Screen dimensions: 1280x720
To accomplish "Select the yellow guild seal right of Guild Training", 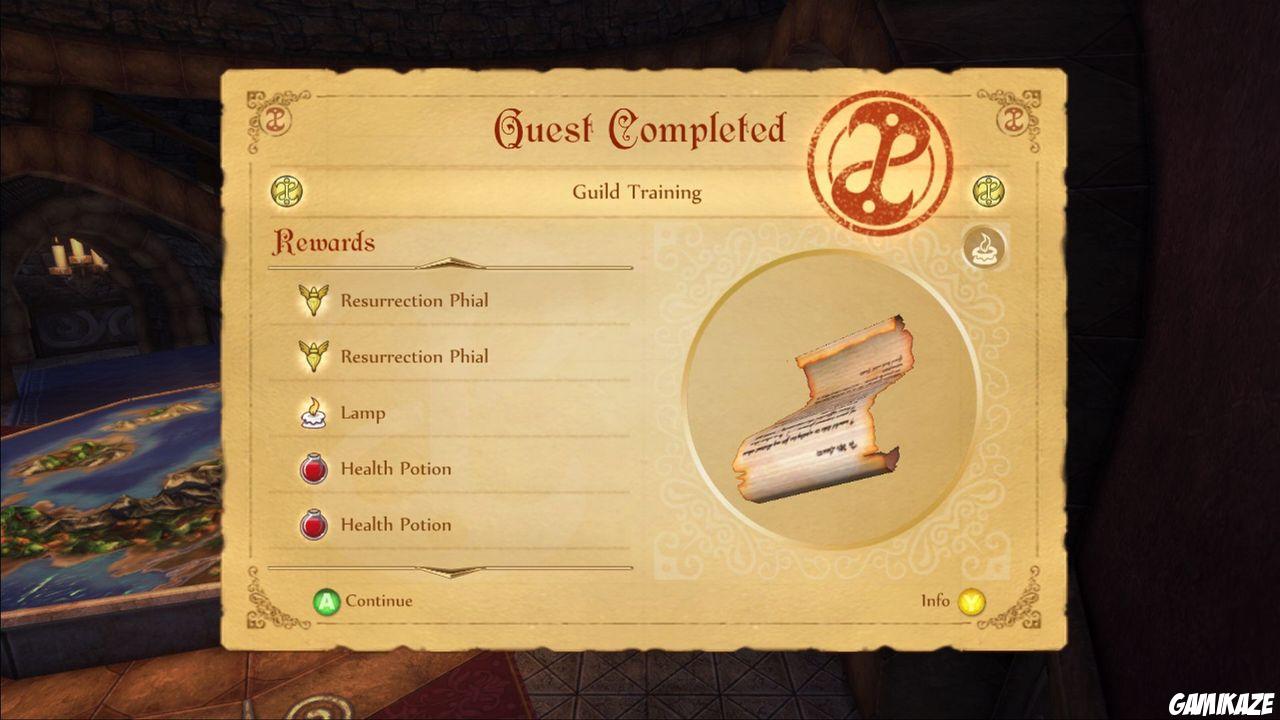I will tap(990, 192).
